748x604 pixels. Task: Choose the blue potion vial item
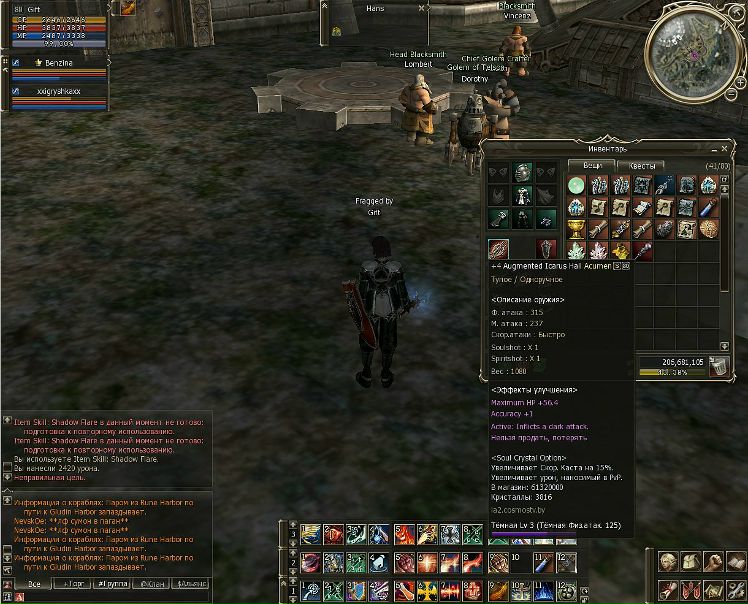pyautogui.click(x=709, y=207)
